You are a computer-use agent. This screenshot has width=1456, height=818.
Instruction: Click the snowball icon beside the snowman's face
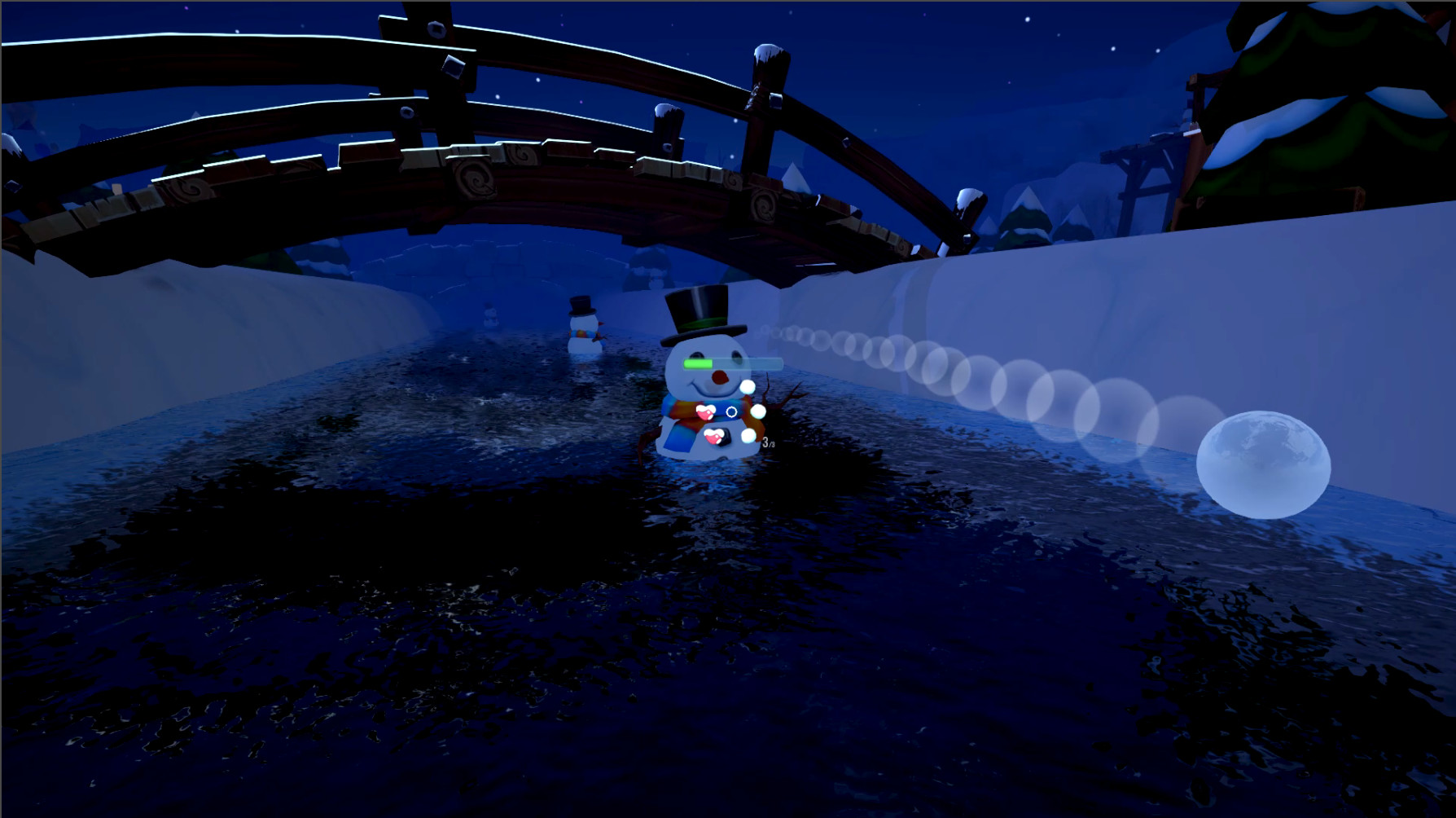[748, 387]
